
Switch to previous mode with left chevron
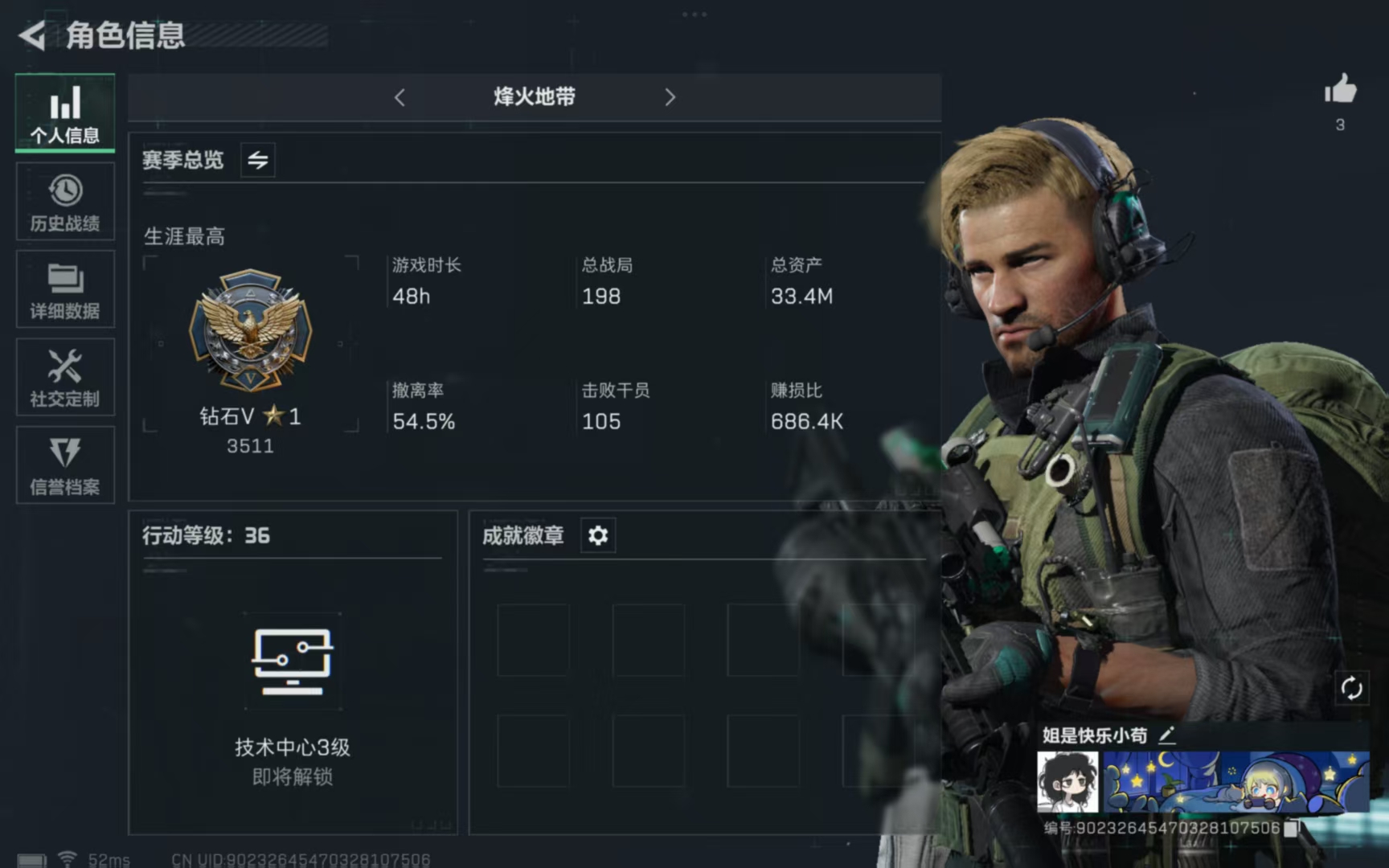pos(399,96)
